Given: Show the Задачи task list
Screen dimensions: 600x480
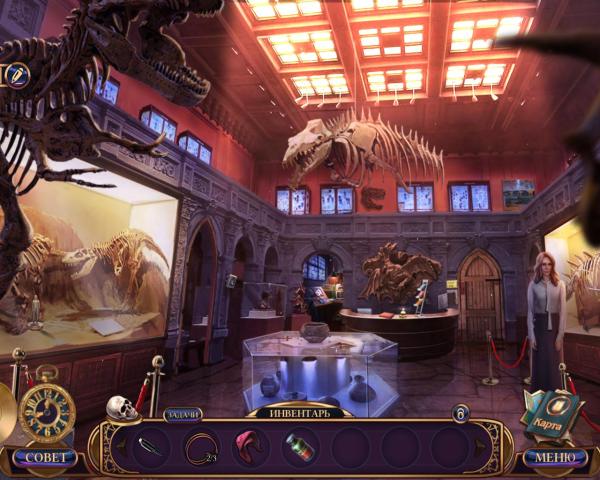Looking at the screenshot, I should tap(182, 414).
